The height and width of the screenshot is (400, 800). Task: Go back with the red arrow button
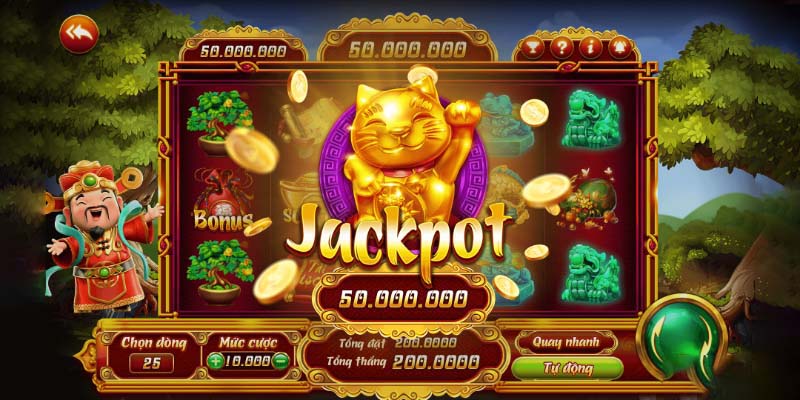click(77, 34)
